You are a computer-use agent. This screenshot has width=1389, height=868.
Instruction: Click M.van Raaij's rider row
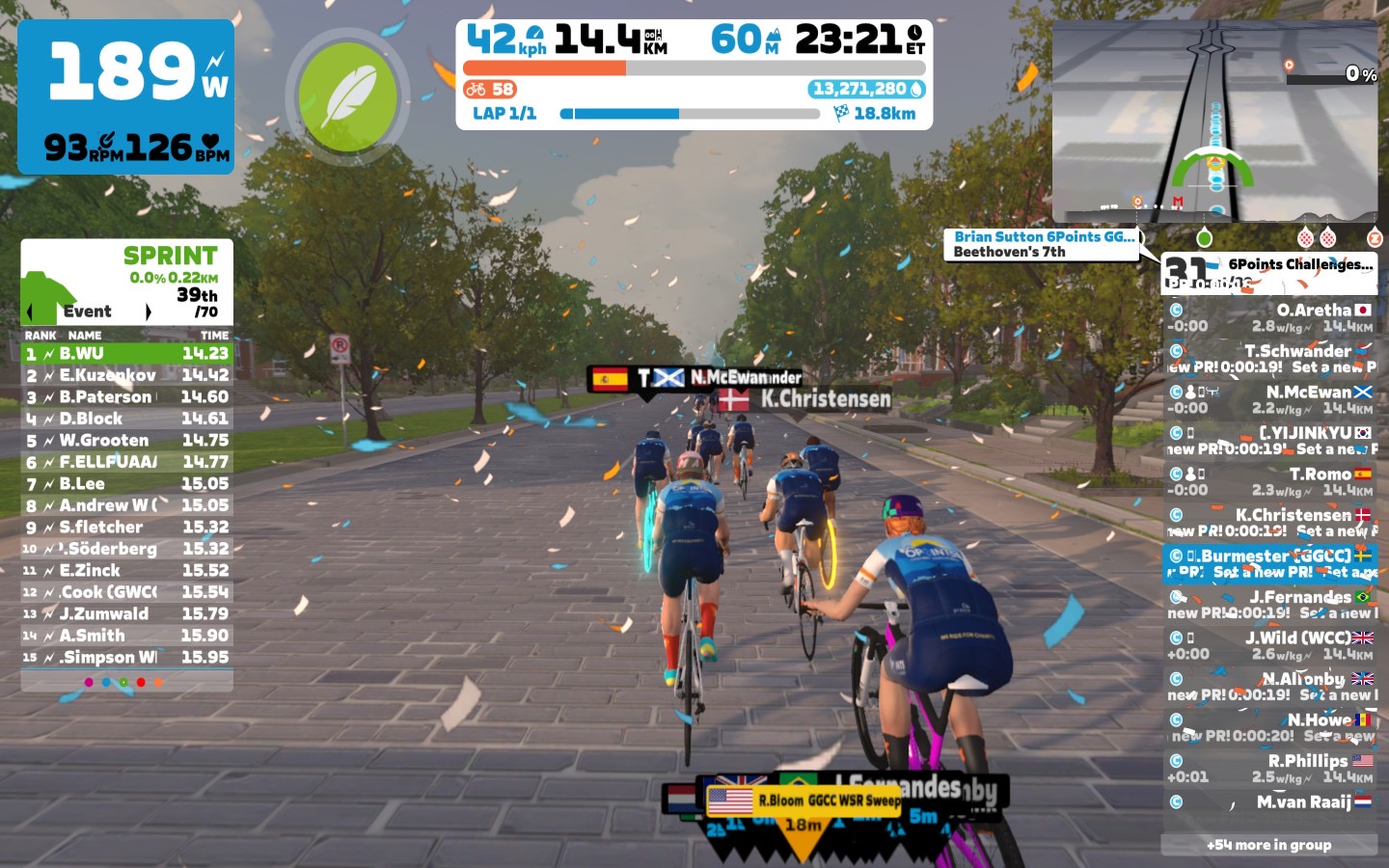tap(1269, 802)
